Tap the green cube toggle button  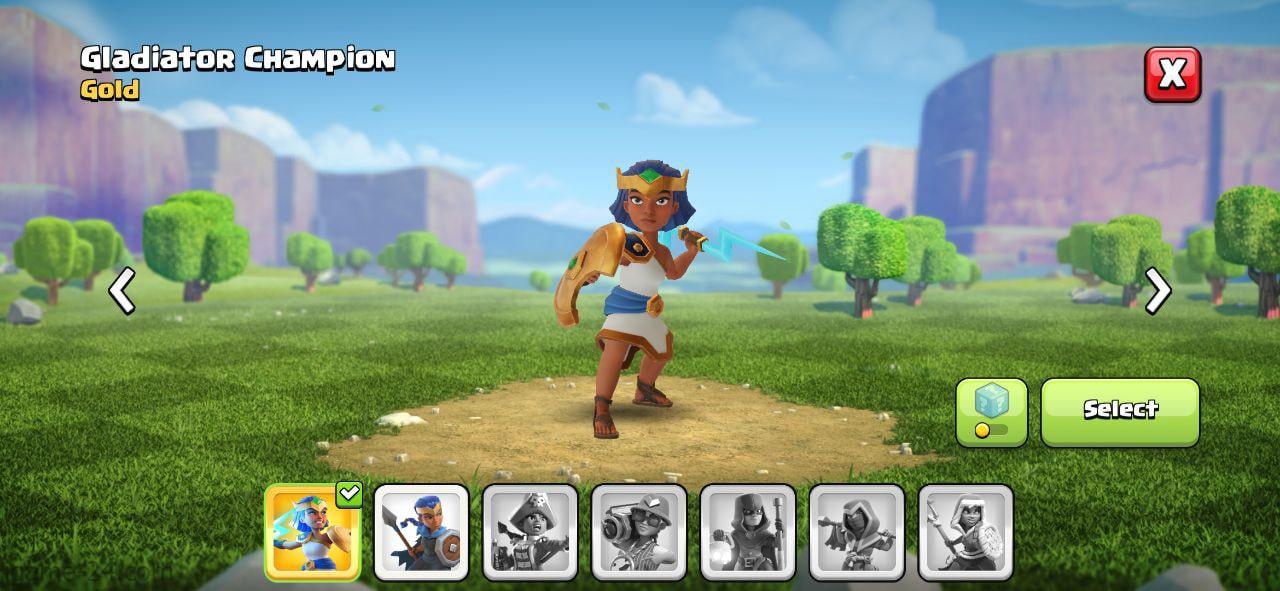click(991, 412)
